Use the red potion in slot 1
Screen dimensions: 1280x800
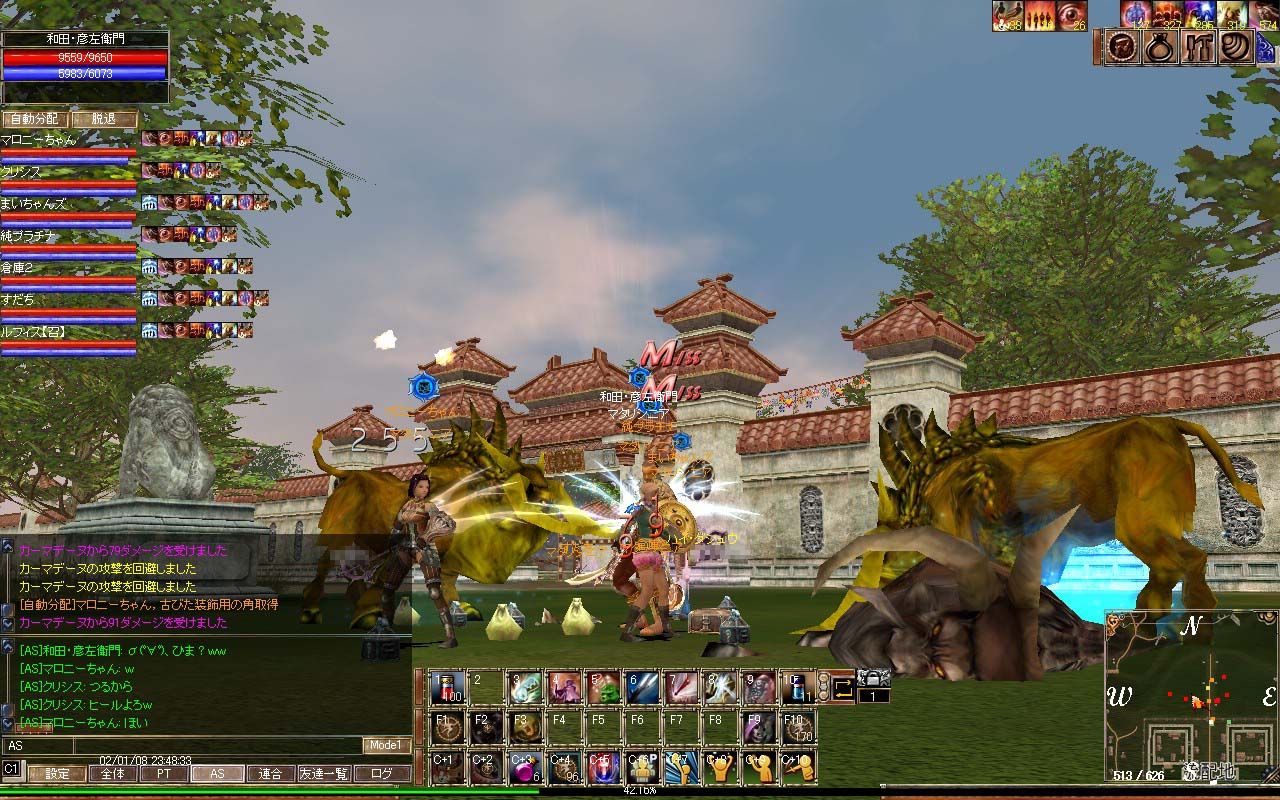[448, 687]
